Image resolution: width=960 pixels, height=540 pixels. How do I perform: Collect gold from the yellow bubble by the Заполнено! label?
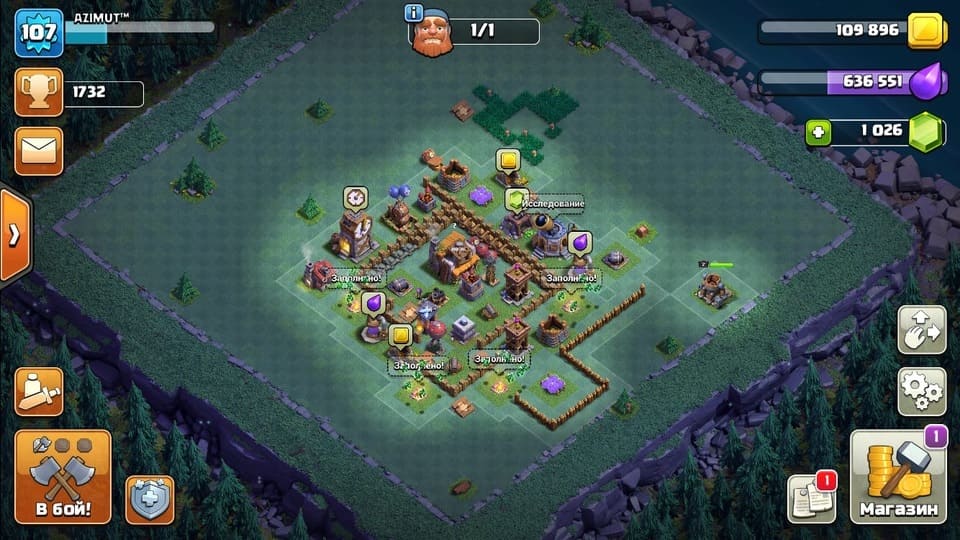tap(401, 336)
